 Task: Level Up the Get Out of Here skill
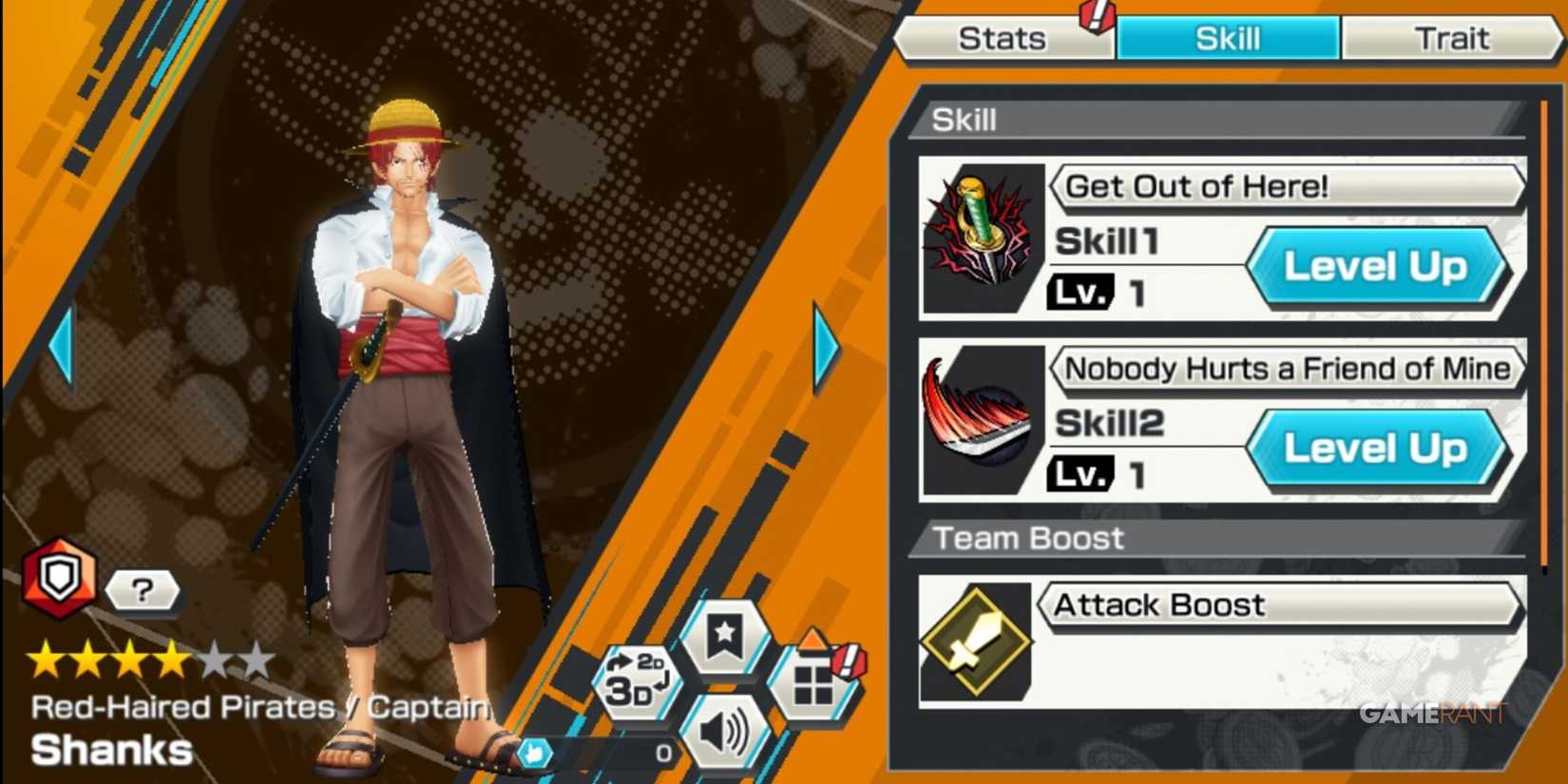point(1380,267)
